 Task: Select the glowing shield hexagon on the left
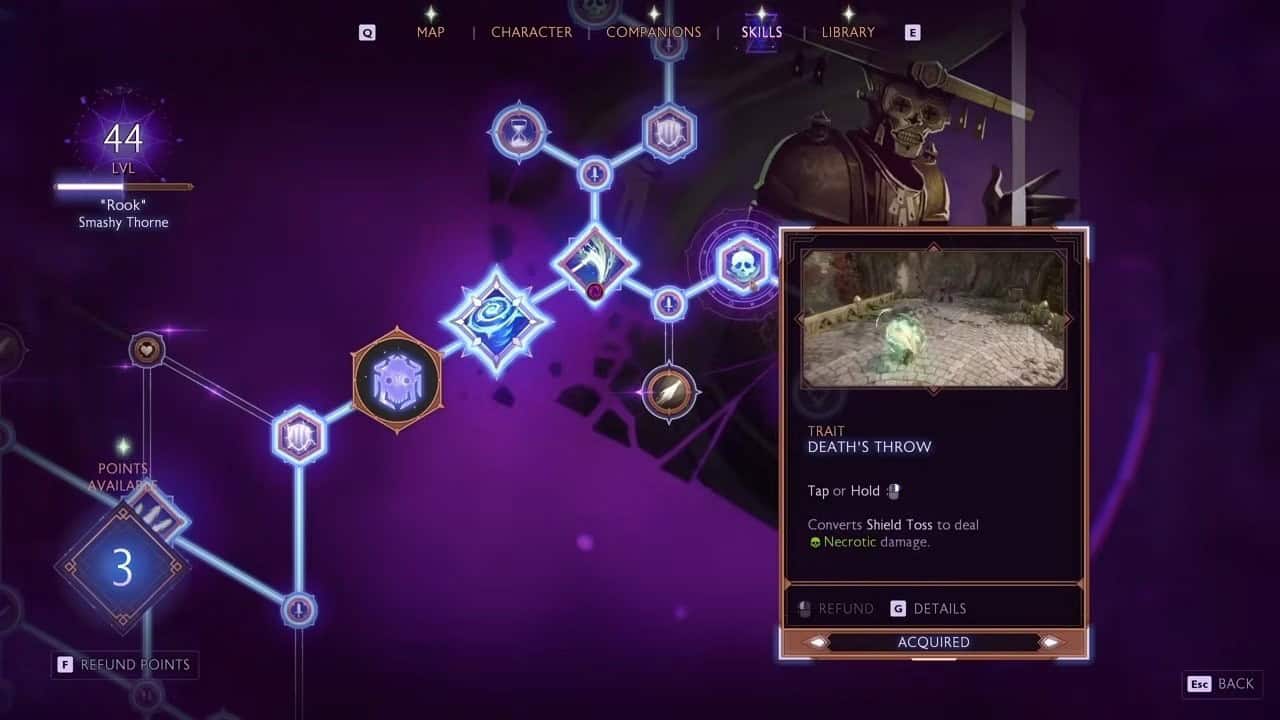[297, 435]
